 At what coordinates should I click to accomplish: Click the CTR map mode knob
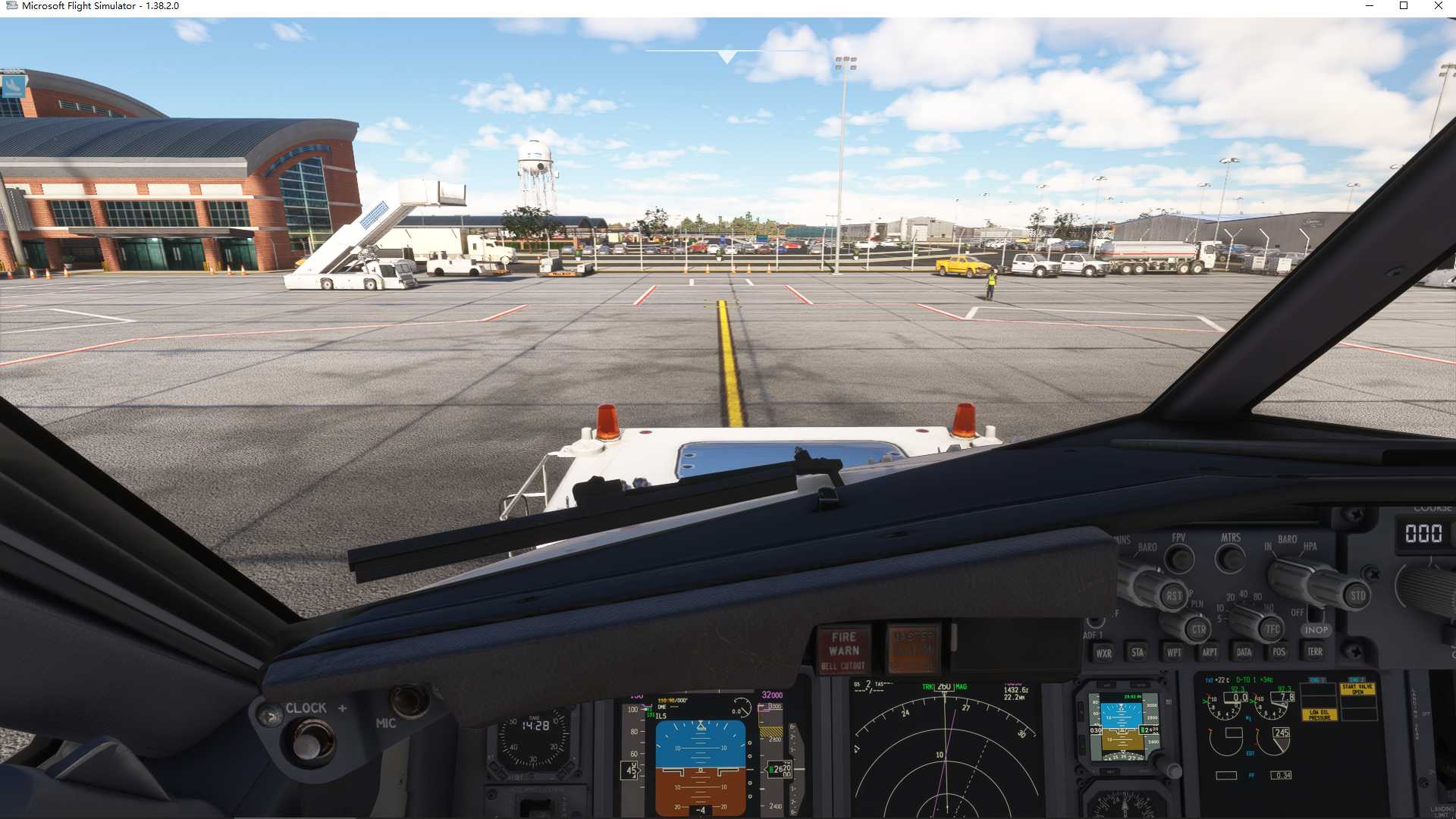coord(1200,629)
